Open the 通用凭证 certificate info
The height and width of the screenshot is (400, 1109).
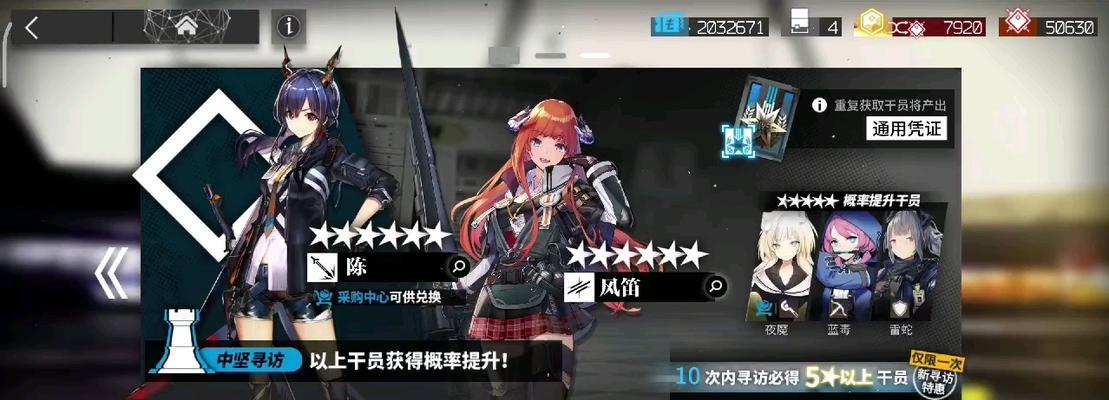click(907, 129)
